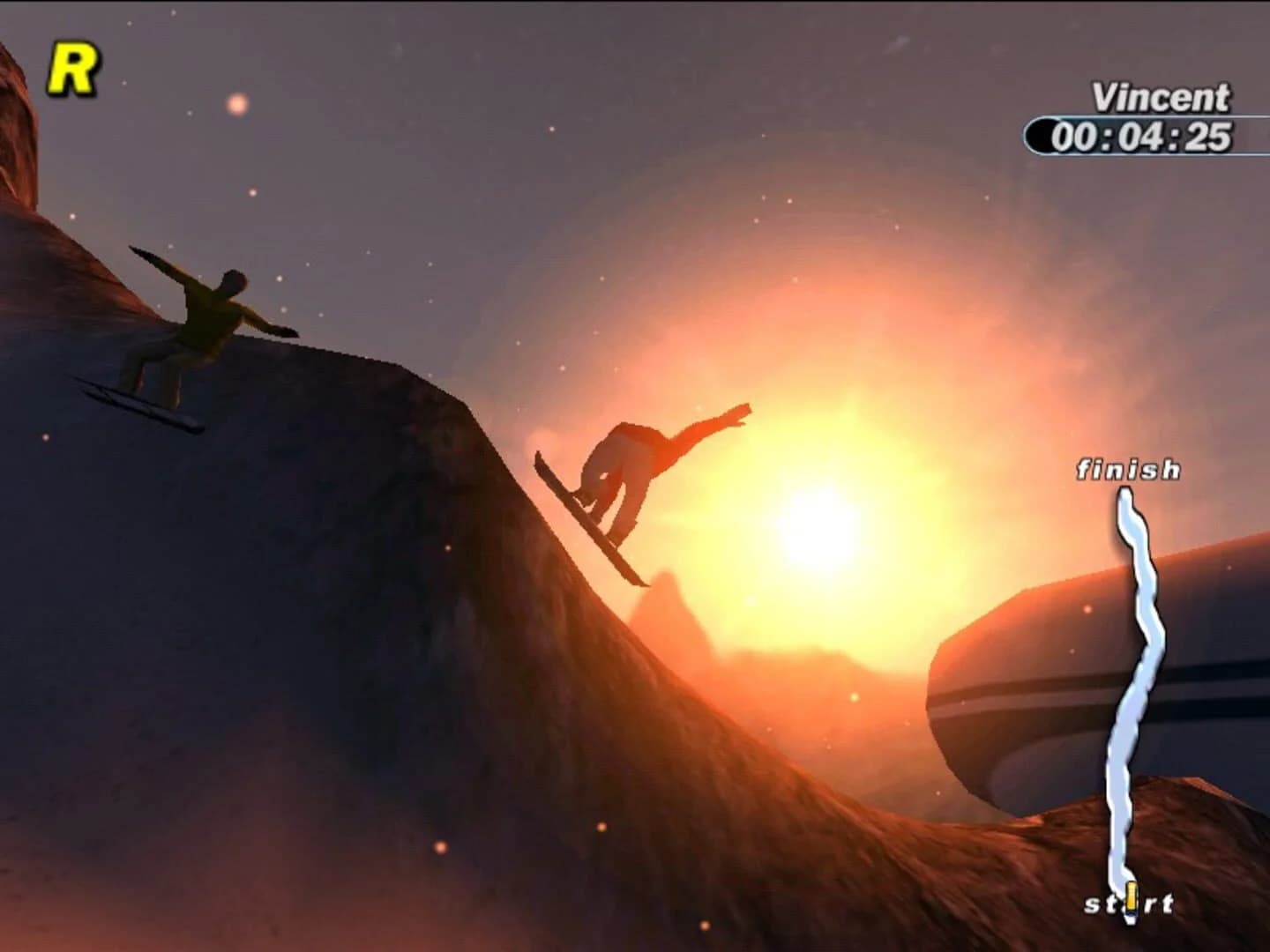Click the finish label above the map
The width and height of the screenshot is (1270, 952).
click(x=1127, y=470)
